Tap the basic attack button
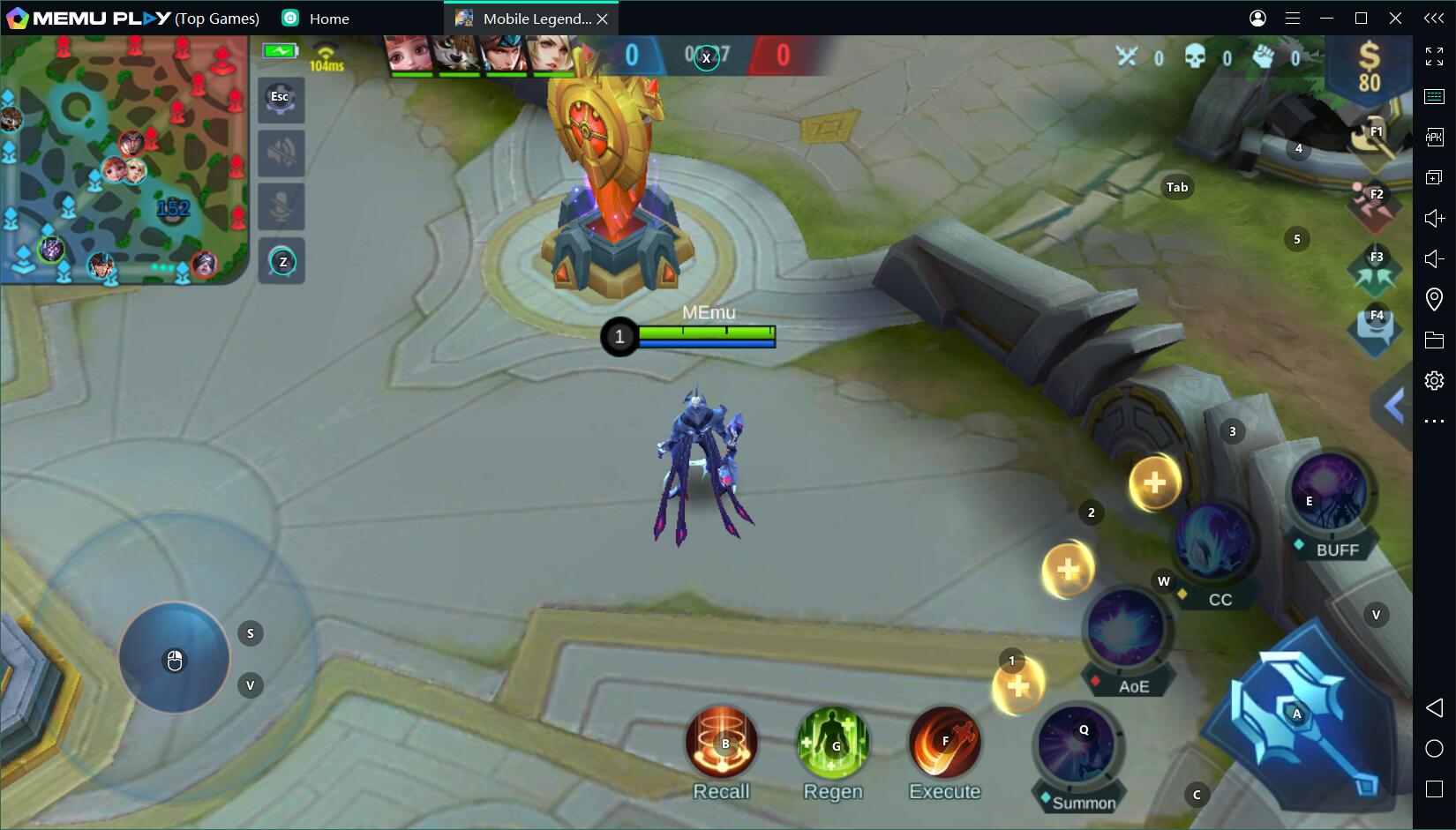Image resolution: width=1456 pixels, height=830 pixels. click(1298, 715)
